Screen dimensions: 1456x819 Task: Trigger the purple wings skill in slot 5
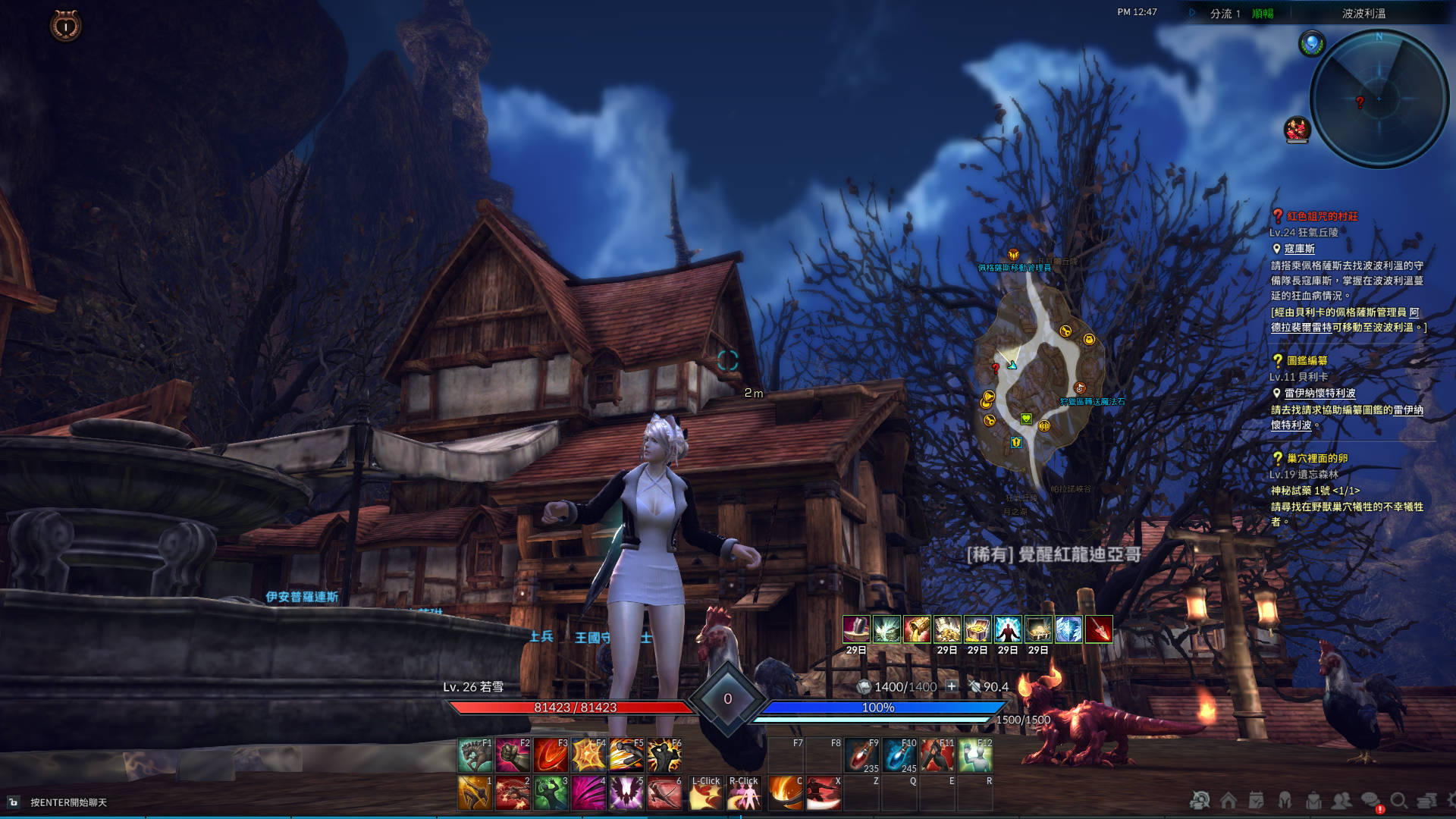[626, 793]
